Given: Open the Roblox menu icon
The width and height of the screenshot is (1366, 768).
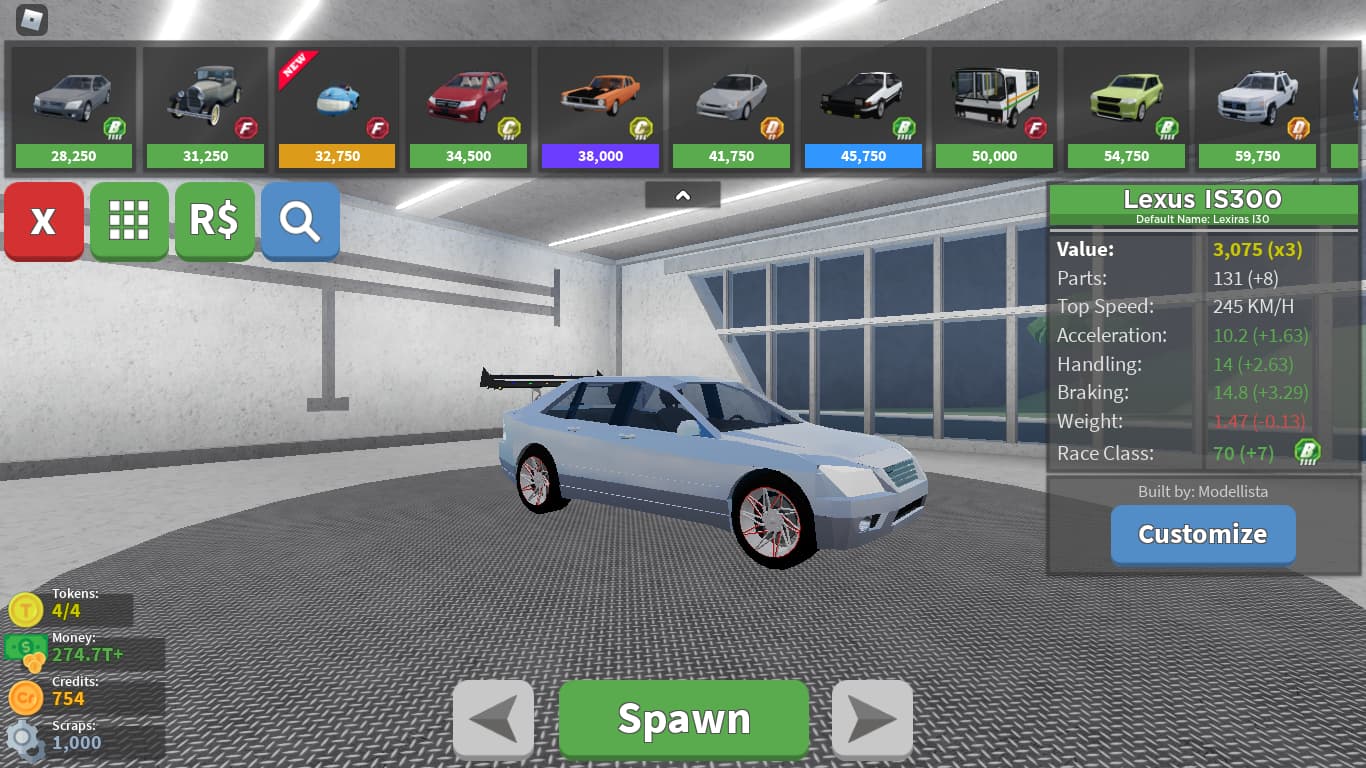Looking at the screenshot, I should click(x=33, y=19).
